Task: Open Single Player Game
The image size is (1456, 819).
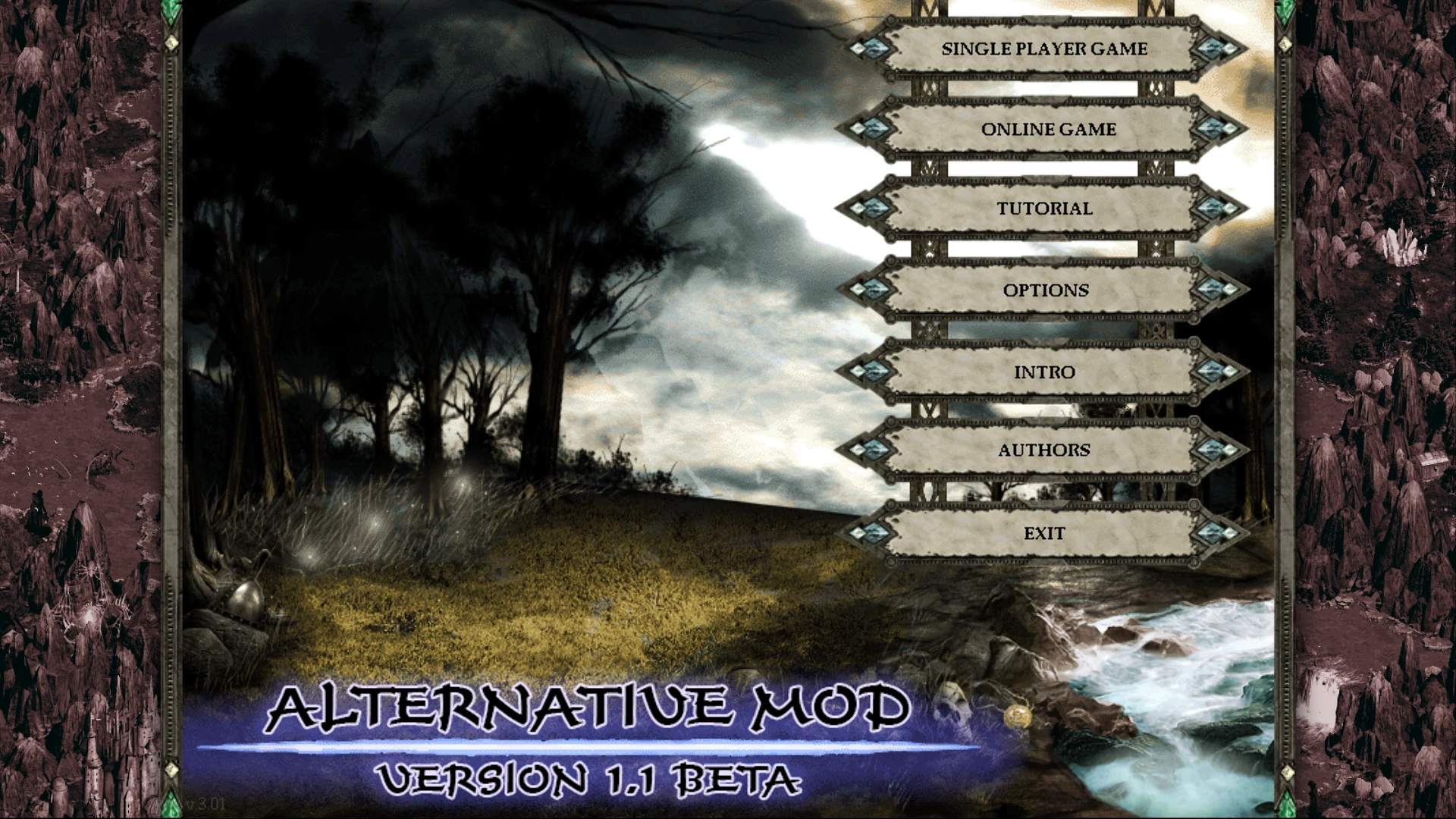Action: [1044, 49]
